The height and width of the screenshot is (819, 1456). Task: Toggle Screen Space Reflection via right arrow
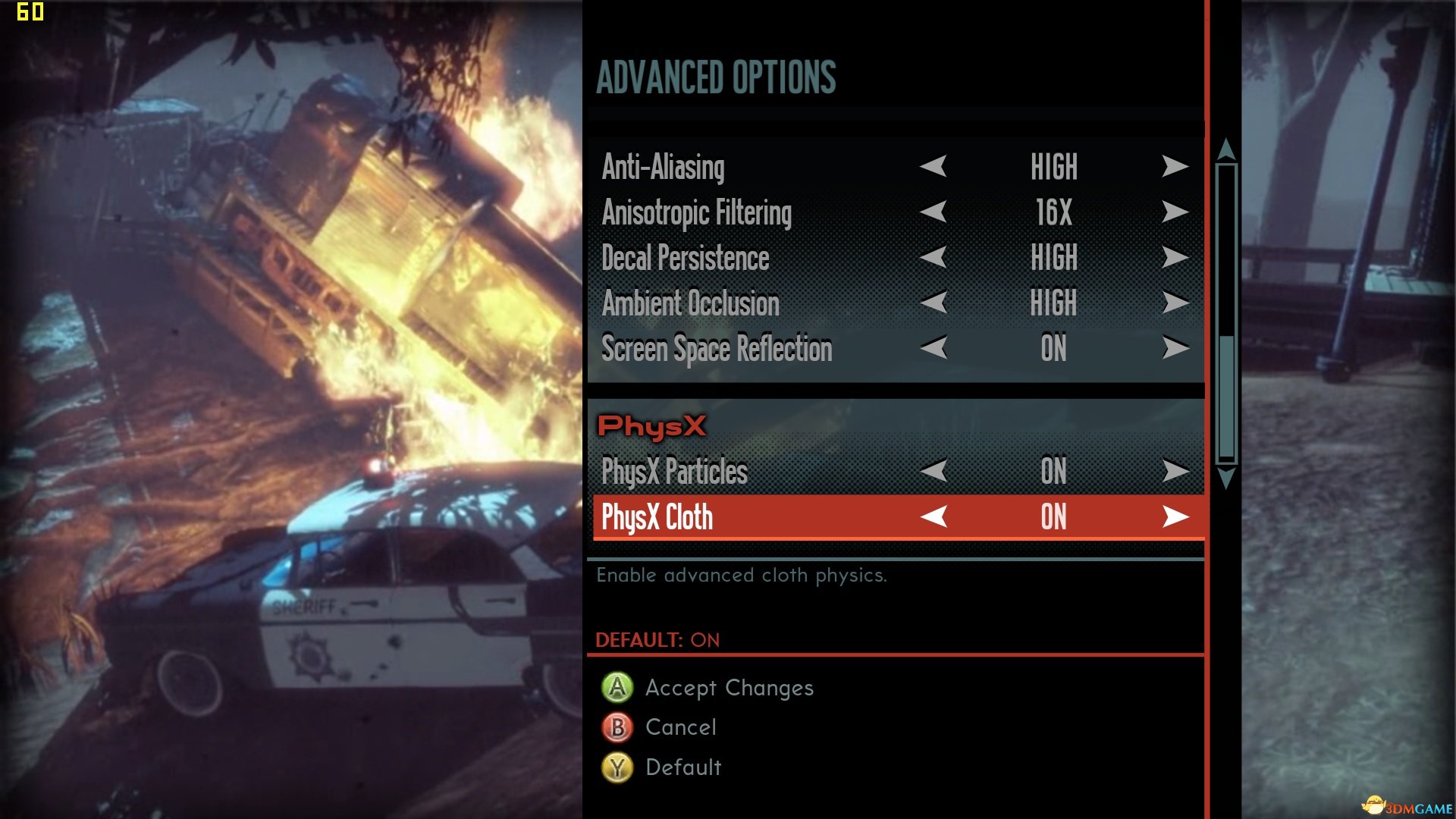(x=1174, y=348)
